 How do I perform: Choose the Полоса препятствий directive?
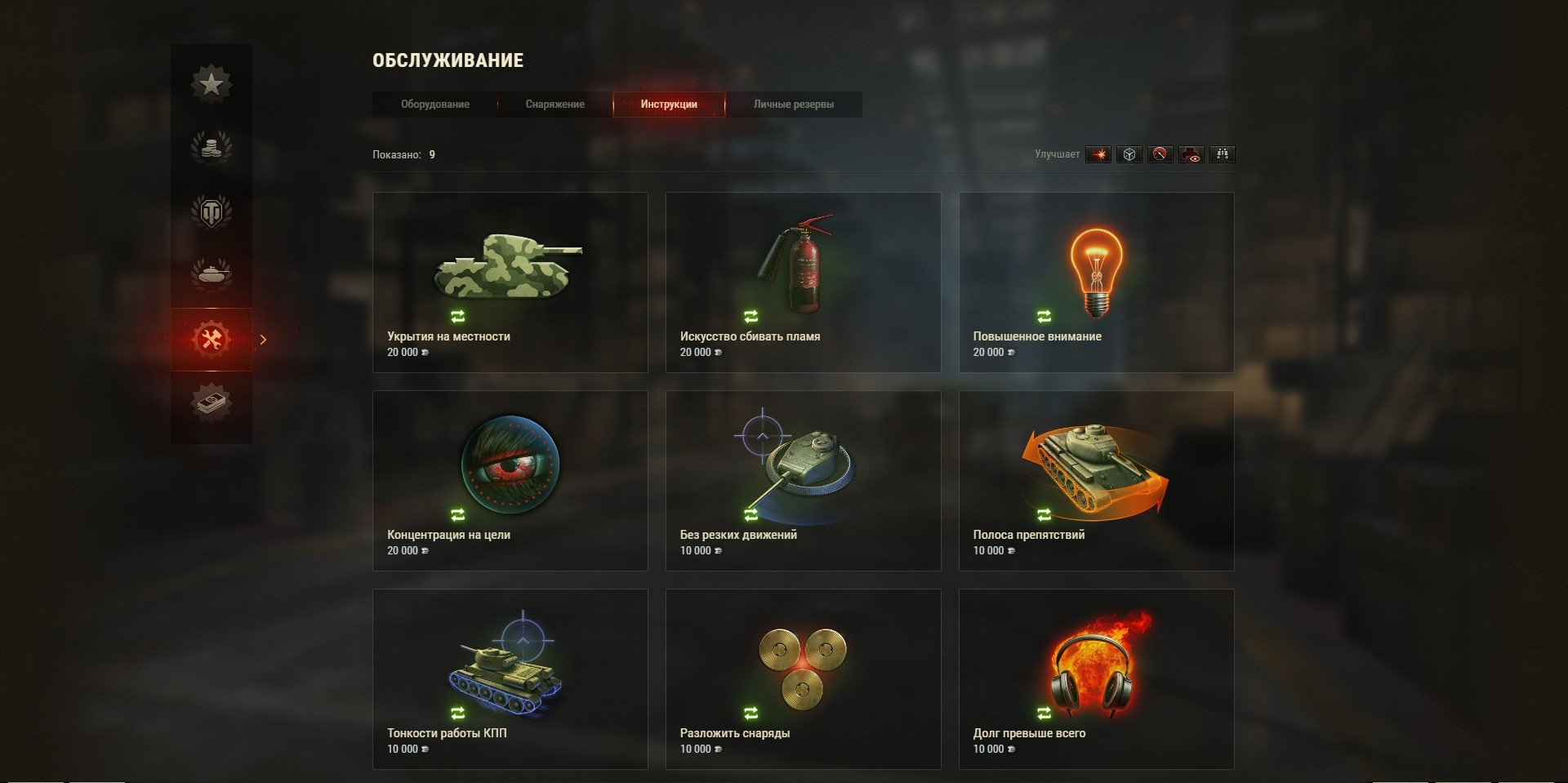1096,481
